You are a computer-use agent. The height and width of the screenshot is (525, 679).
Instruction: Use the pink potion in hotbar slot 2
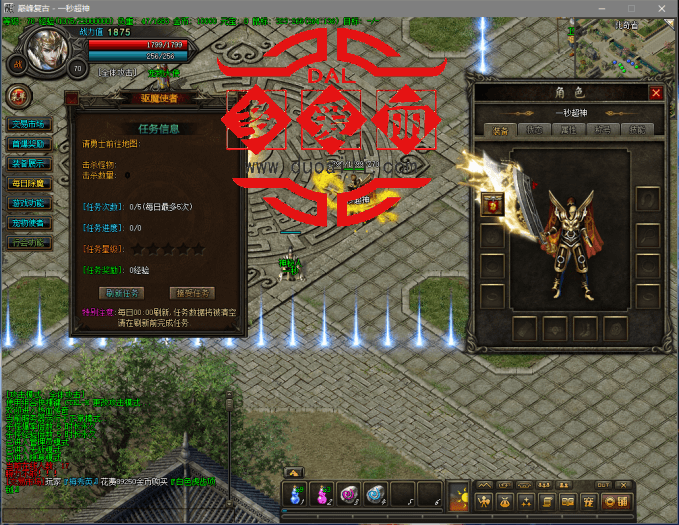coord(322,494)
